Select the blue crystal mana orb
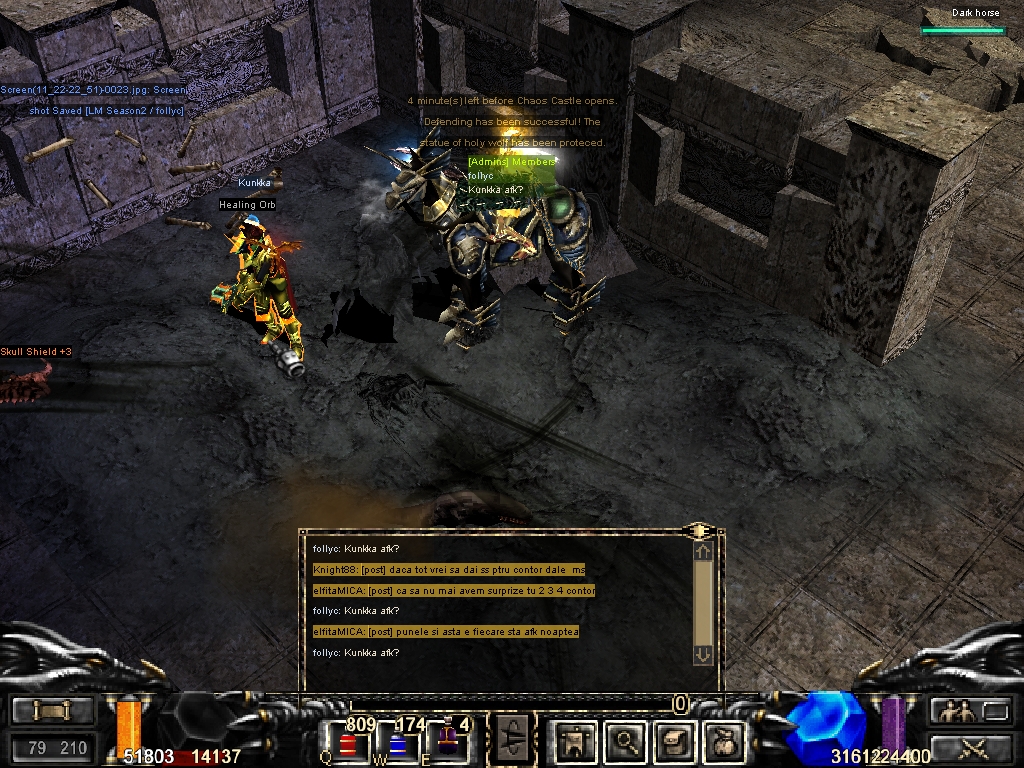 point(823,722)
